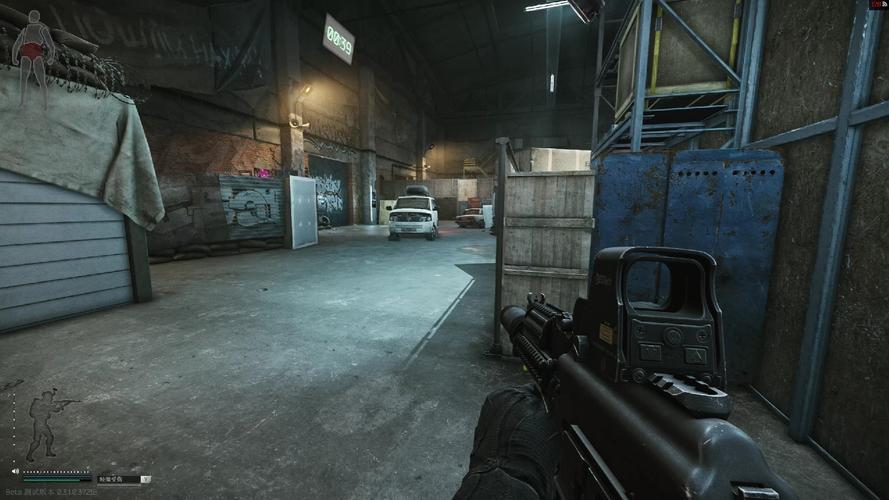This screenshot has width=889, height=500.
Task: Click the speaker noise icon
Action: (x=15, y=470)
